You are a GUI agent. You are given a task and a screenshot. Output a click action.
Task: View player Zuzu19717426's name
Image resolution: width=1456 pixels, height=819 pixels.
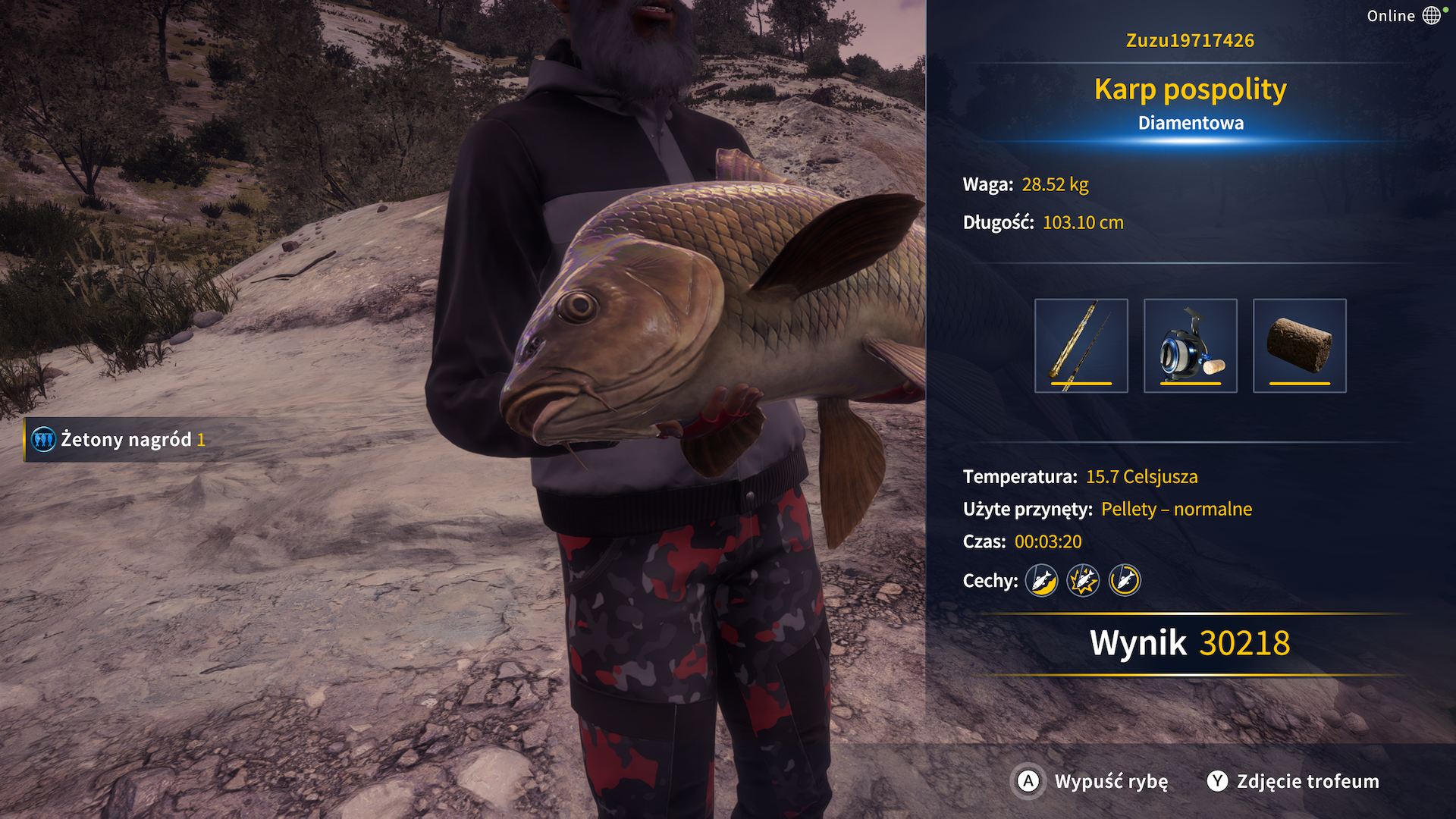pos(1190,40)
